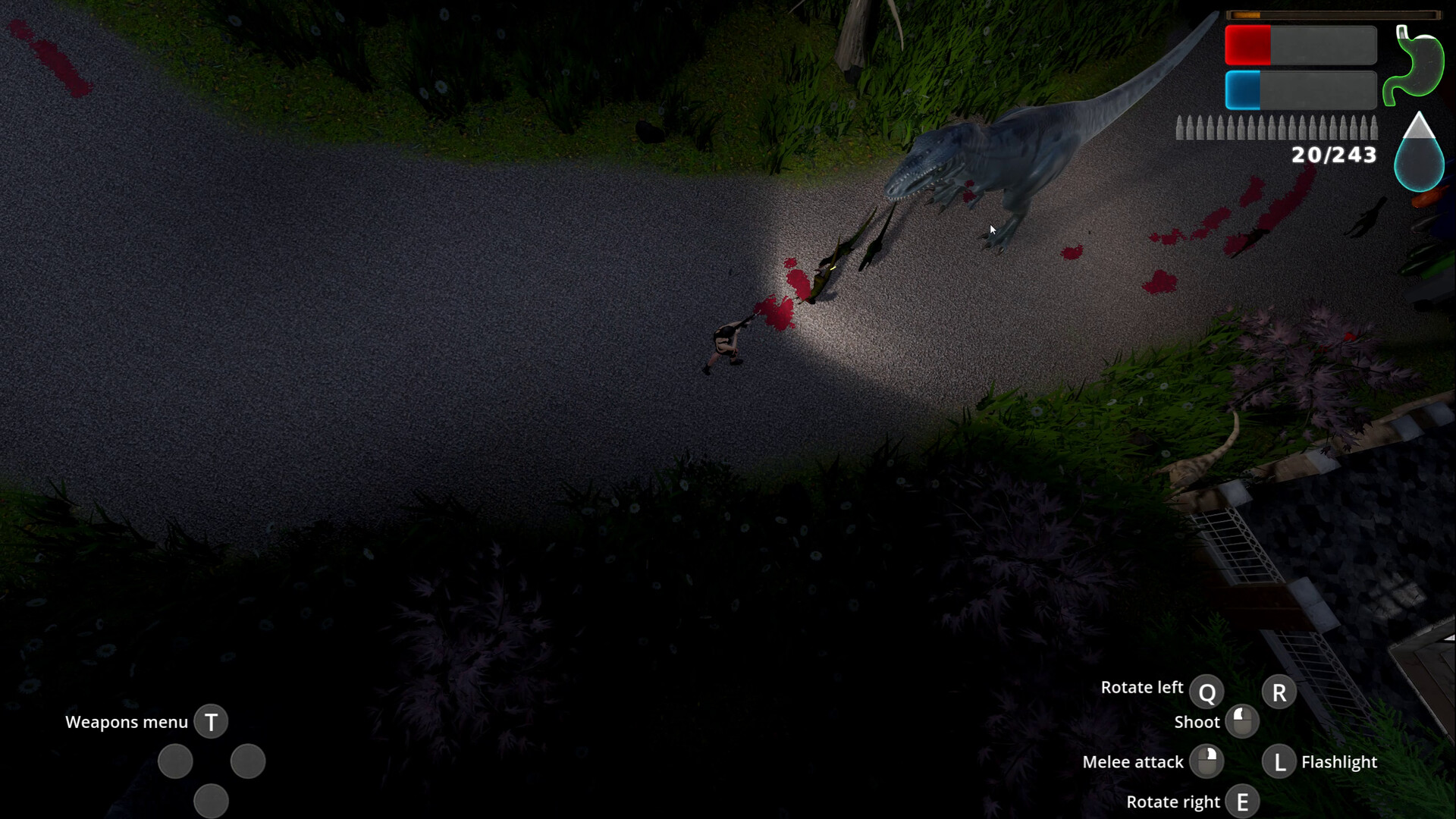The image size is (1456, 819).
Task: Click the Q key icon for Rotate left
Action: 1209,691
